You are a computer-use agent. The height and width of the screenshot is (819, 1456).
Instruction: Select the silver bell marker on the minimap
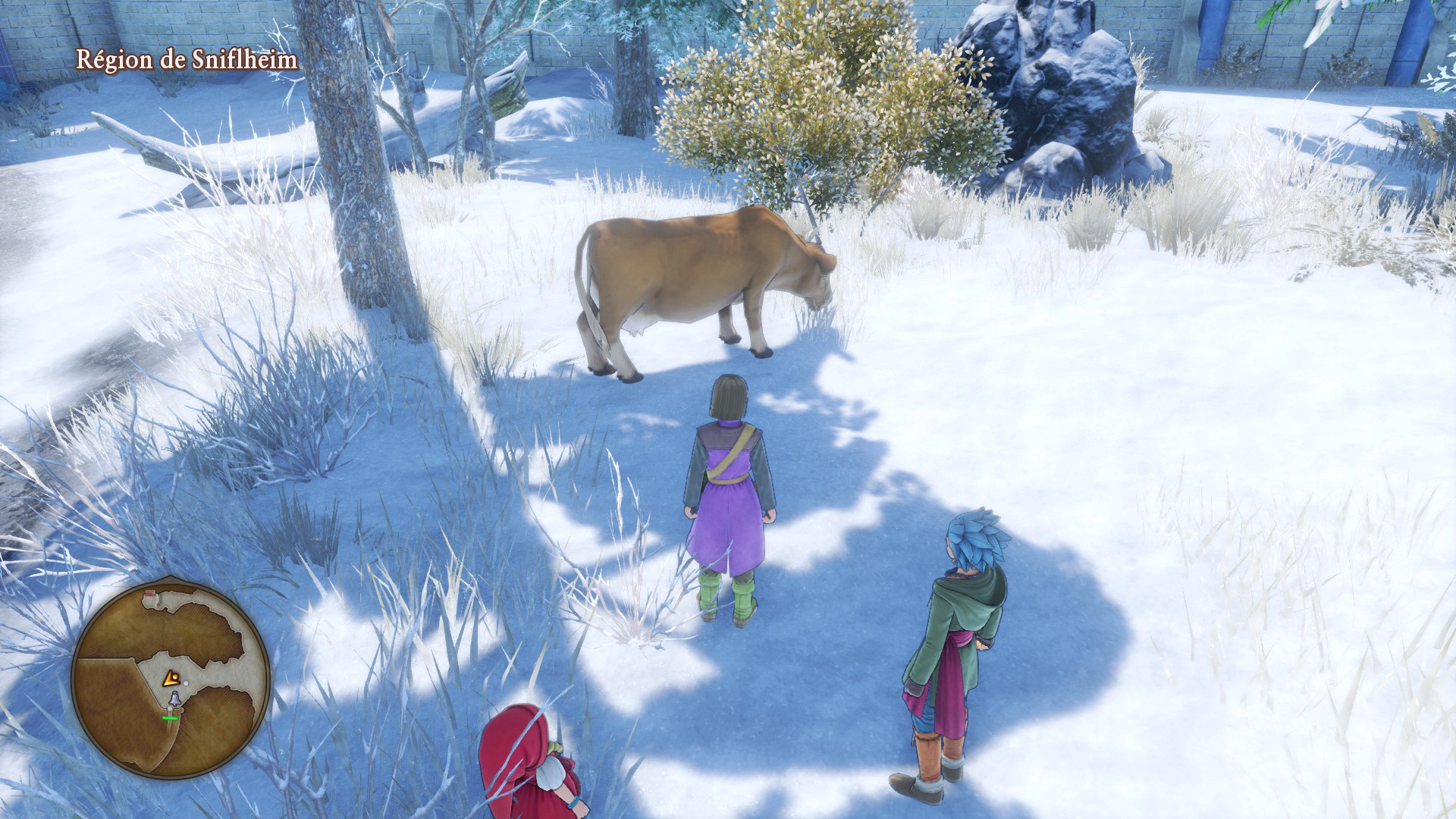(174, 698)
